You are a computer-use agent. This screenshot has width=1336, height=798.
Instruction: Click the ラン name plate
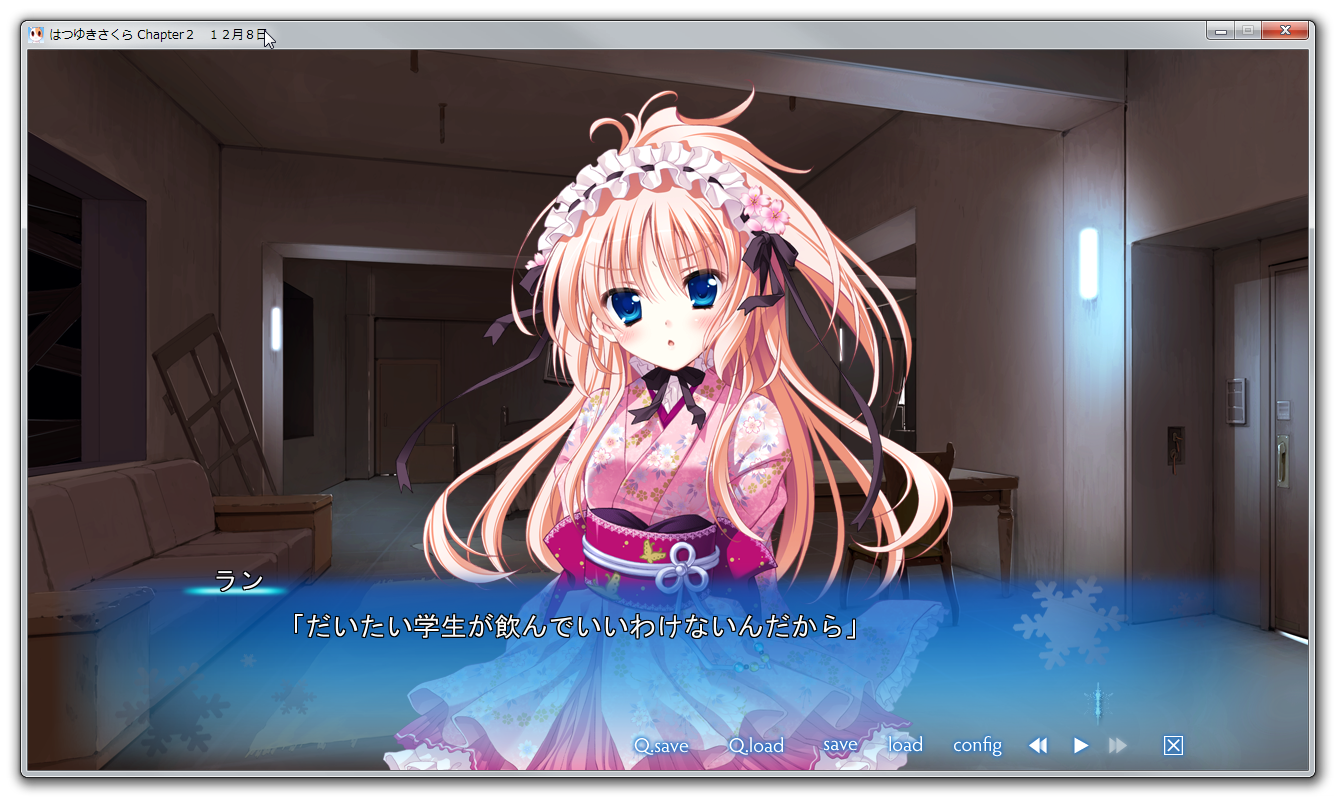(237, 581)
